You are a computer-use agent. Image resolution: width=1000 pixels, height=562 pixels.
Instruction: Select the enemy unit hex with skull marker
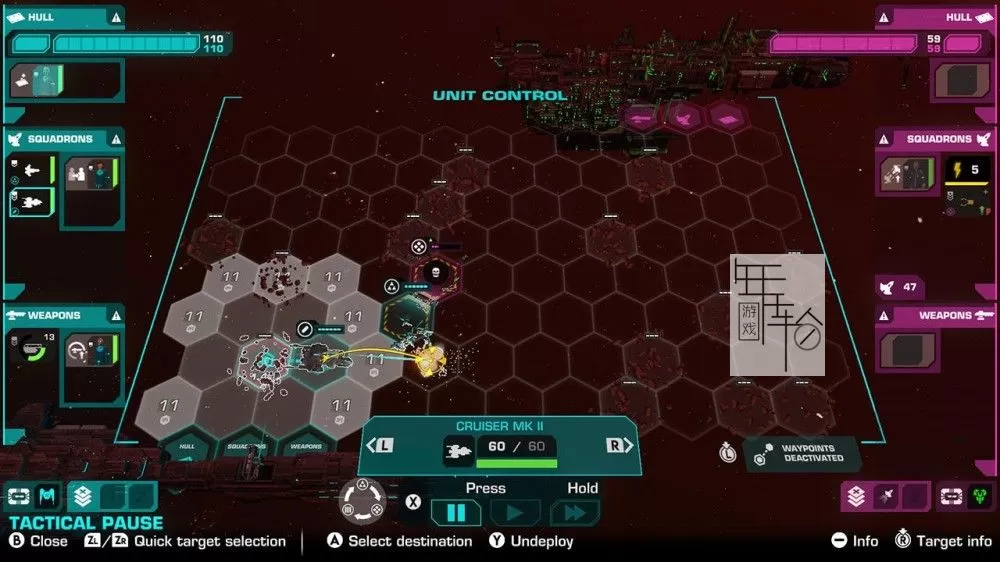point(436,272)
